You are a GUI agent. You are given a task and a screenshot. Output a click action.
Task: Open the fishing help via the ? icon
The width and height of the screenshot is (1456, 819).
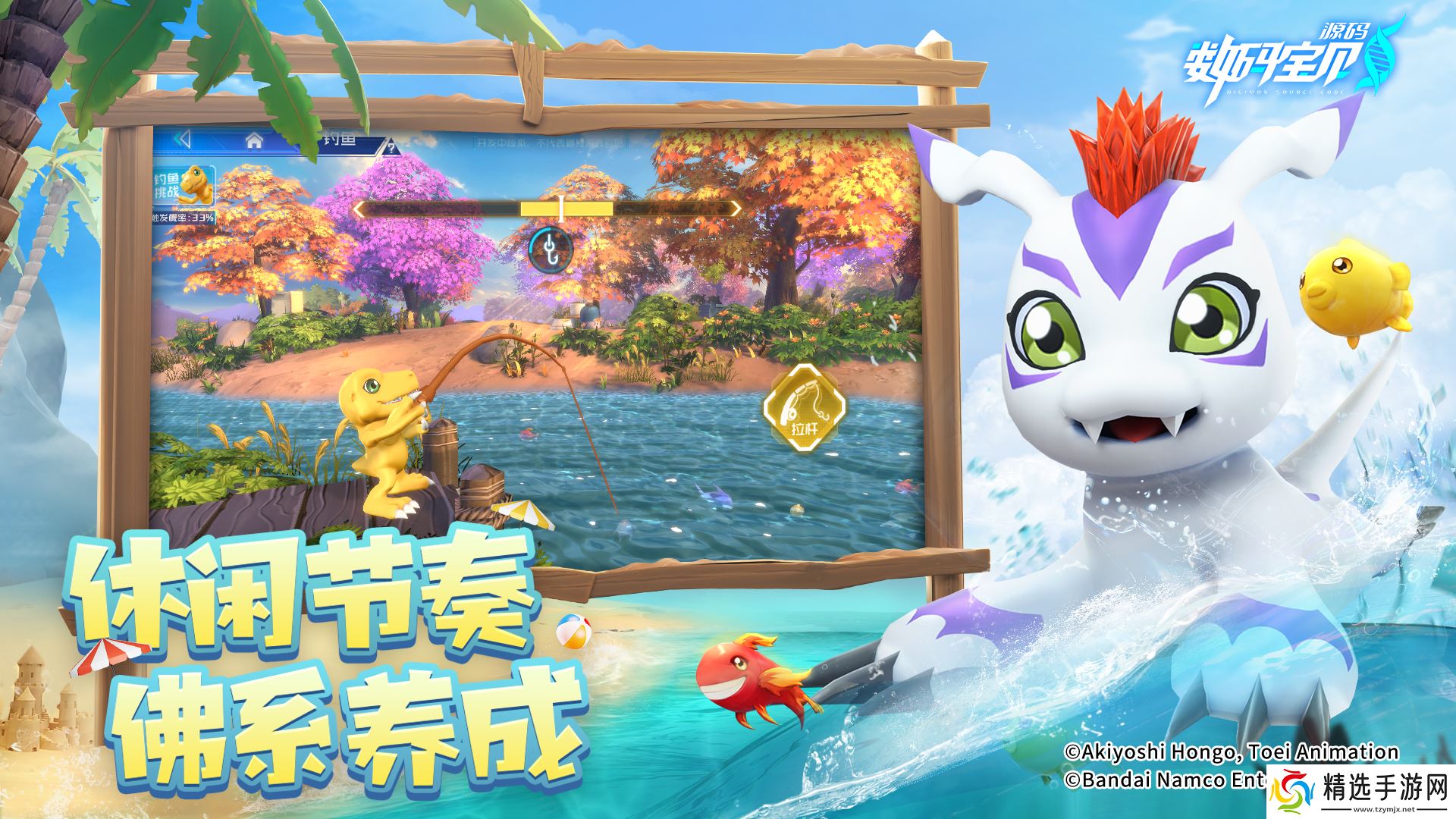pyautogui.click(x=391, y=149)
